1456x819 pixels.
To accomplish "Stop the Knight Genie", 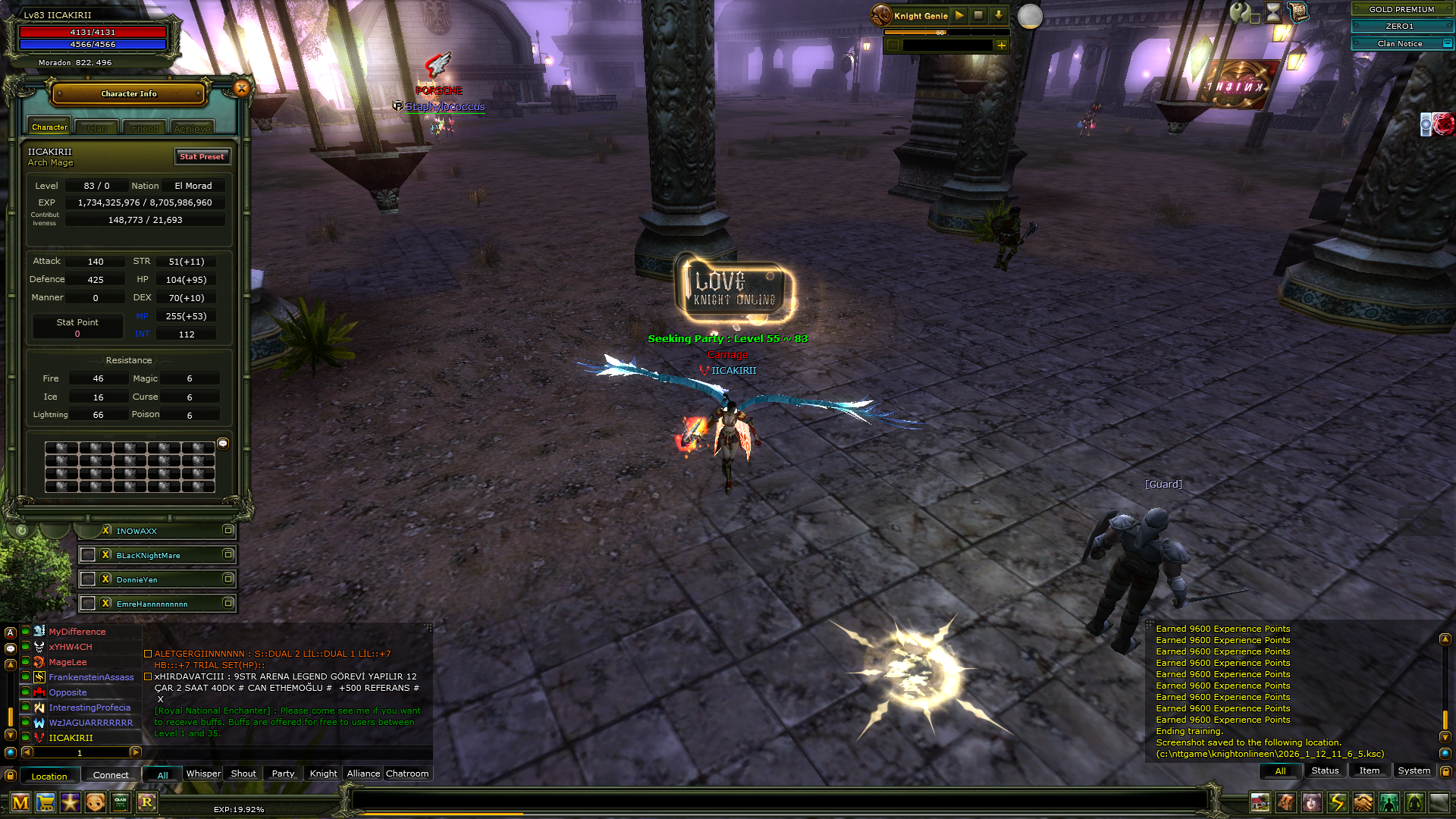I will coord(978,15).
